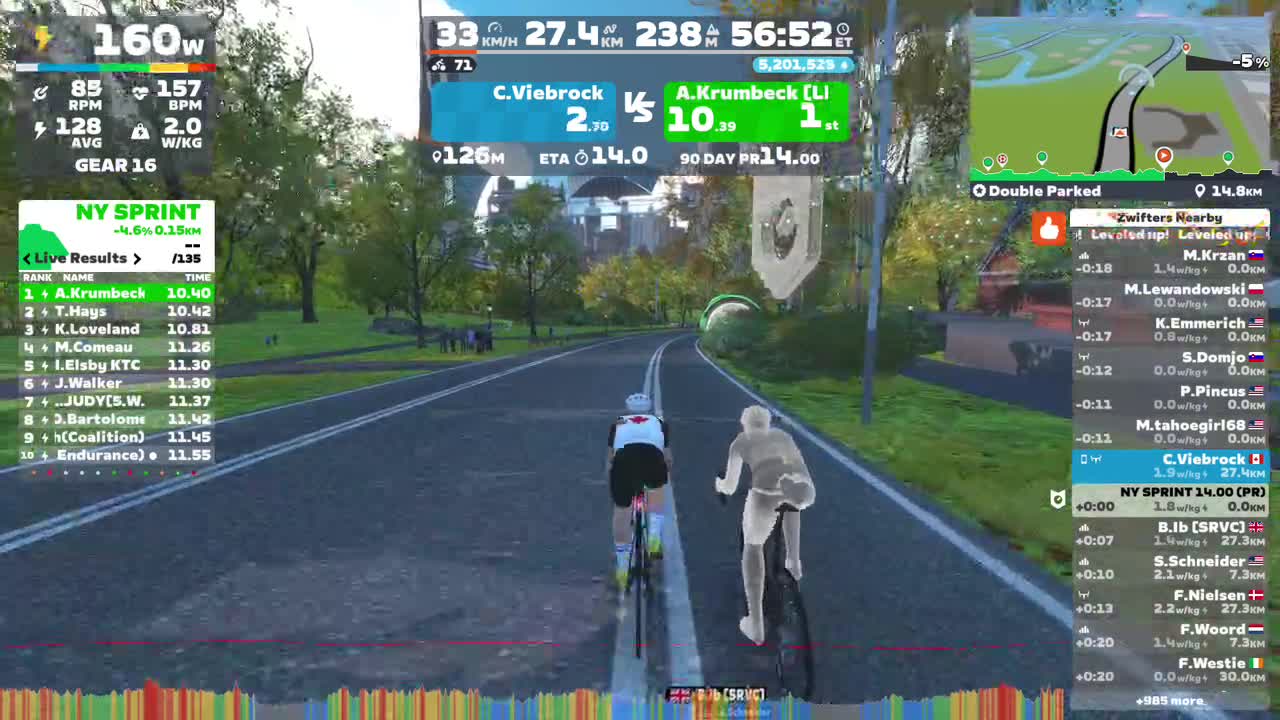This screenshot has width=1280, height=720.
Task: Select the rider count icon showing 71
Action: [439, 63]
